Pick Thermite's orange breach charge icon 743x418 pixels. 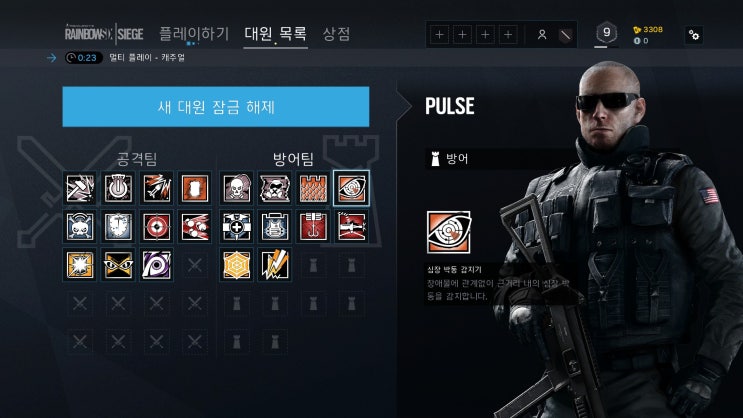[x=195, y=188]
